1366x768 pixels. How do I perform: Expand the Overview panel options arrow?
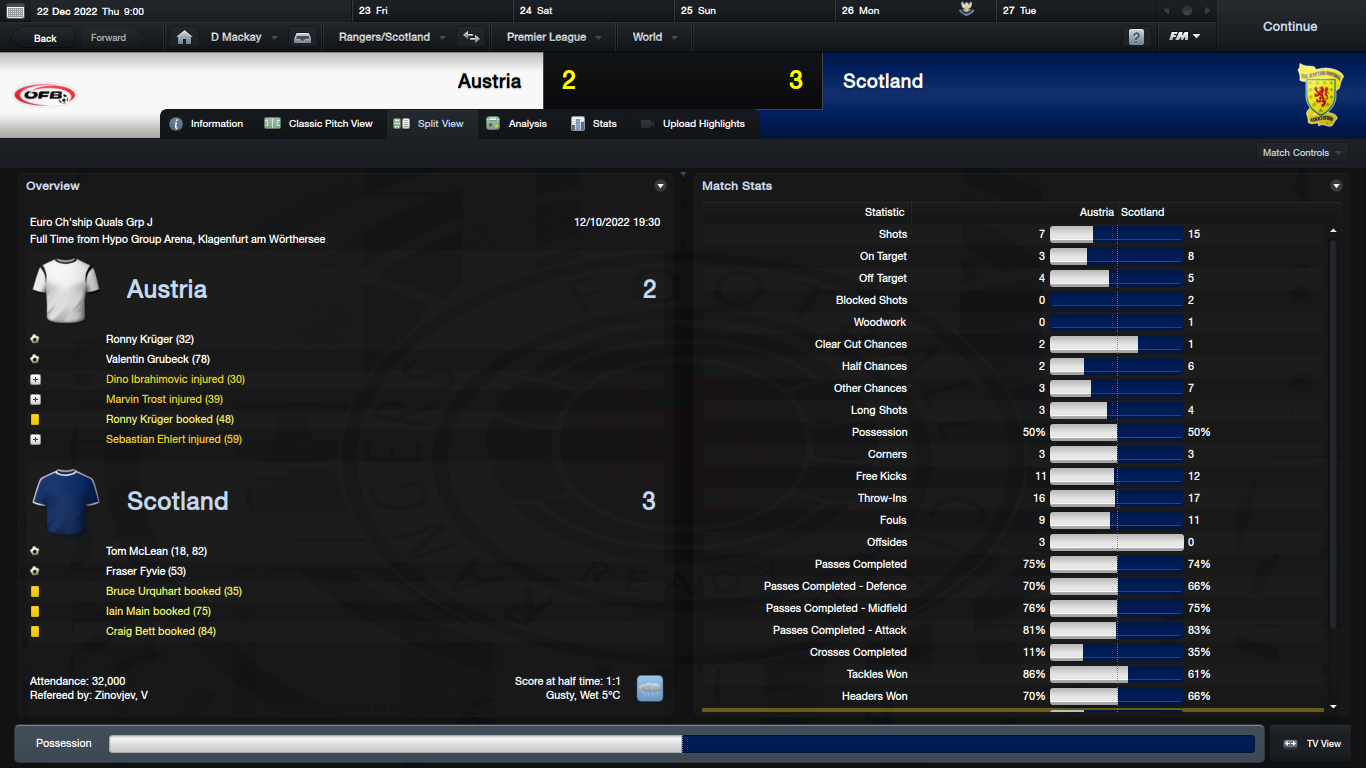click(x=660, y=186)
